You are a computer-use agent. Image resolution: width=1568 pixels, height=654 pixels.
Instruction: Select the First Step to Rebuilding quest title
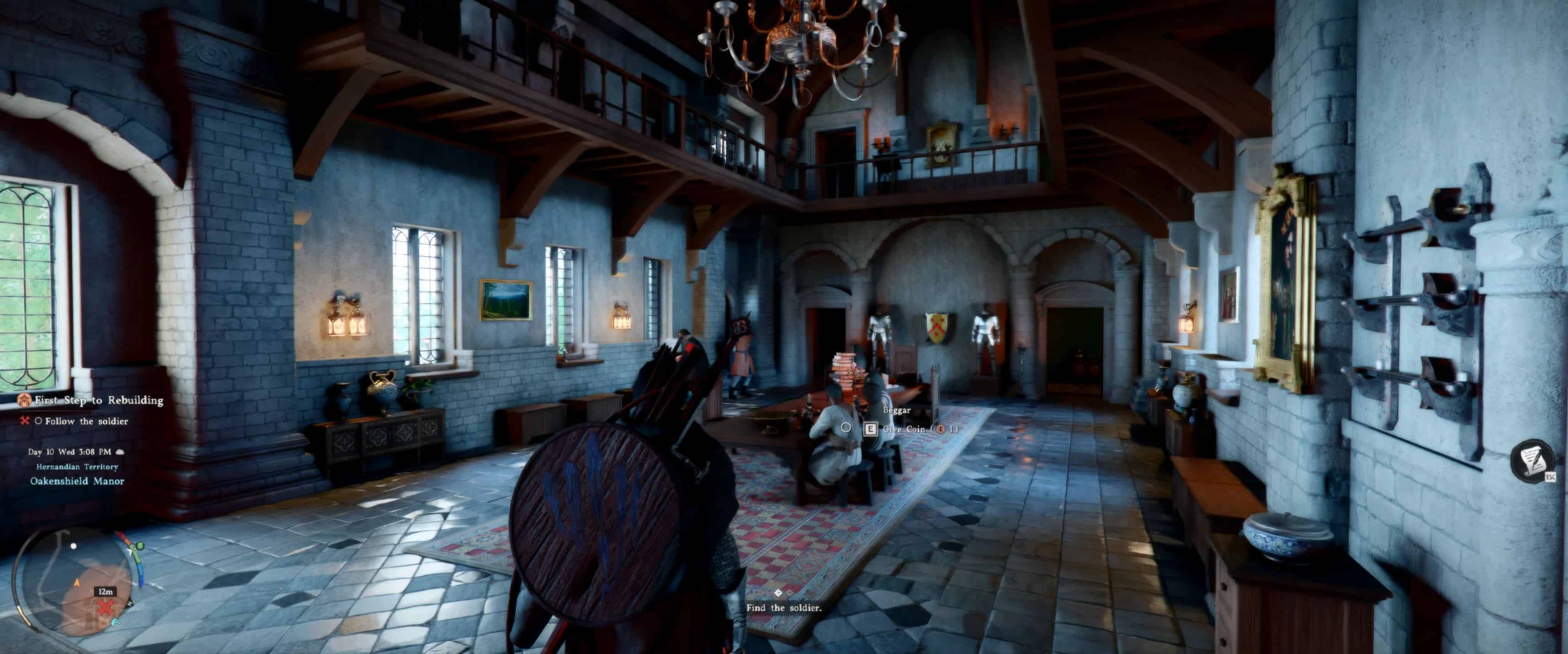tap(99, 401)
